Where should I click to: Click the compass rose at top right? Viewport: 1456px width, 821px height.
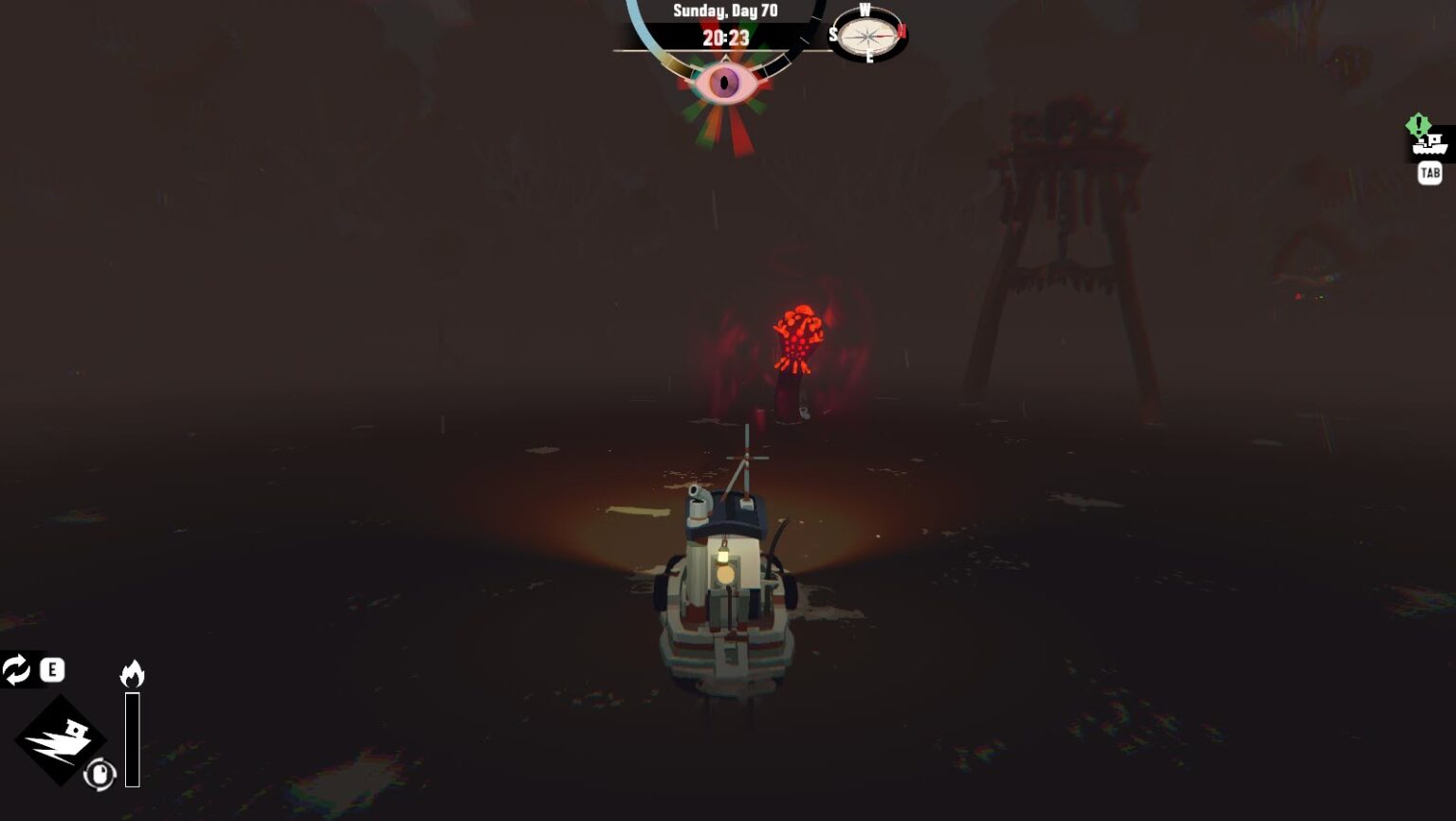[864, 36]
